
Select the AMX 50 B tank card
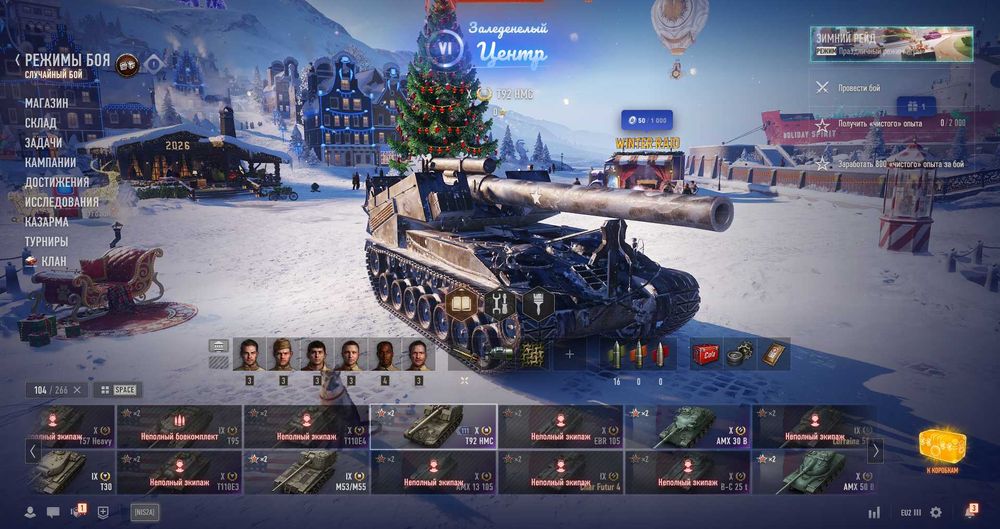pos(814,472)
